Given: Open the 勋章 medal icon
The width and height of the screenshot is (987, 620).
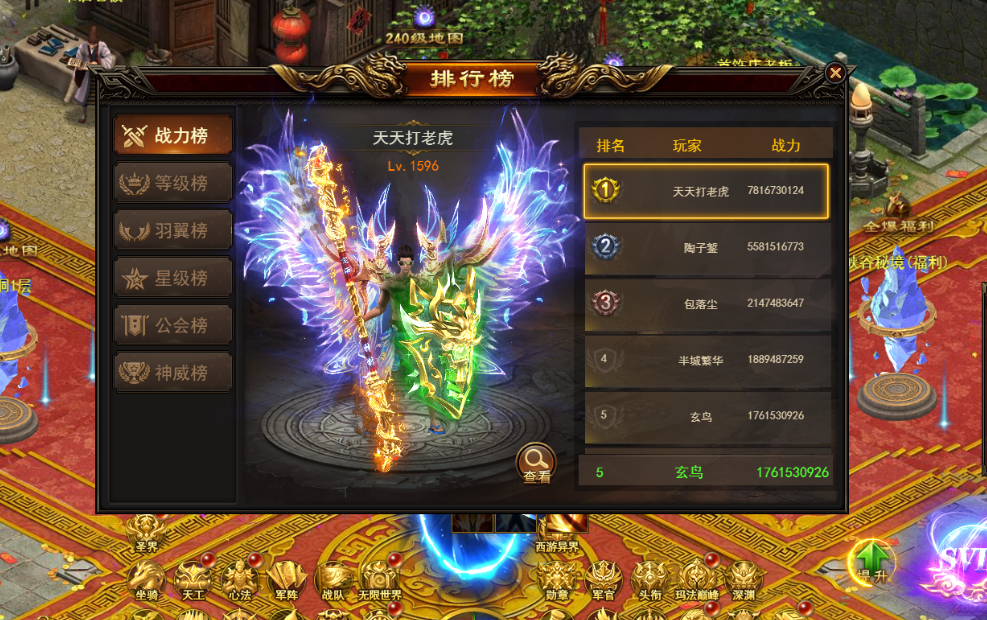Looking at the screenshot, I should click(557, 578).
